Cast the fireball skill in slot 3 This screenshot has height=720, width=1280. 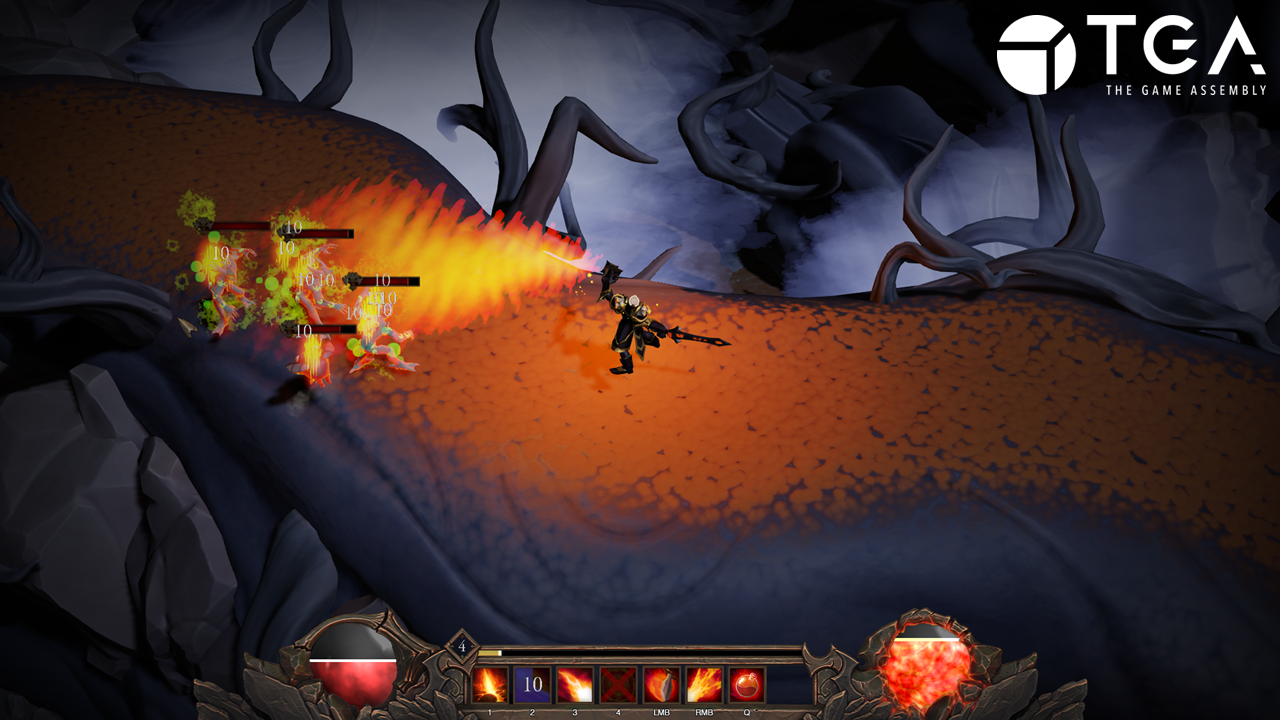[576, 685]
